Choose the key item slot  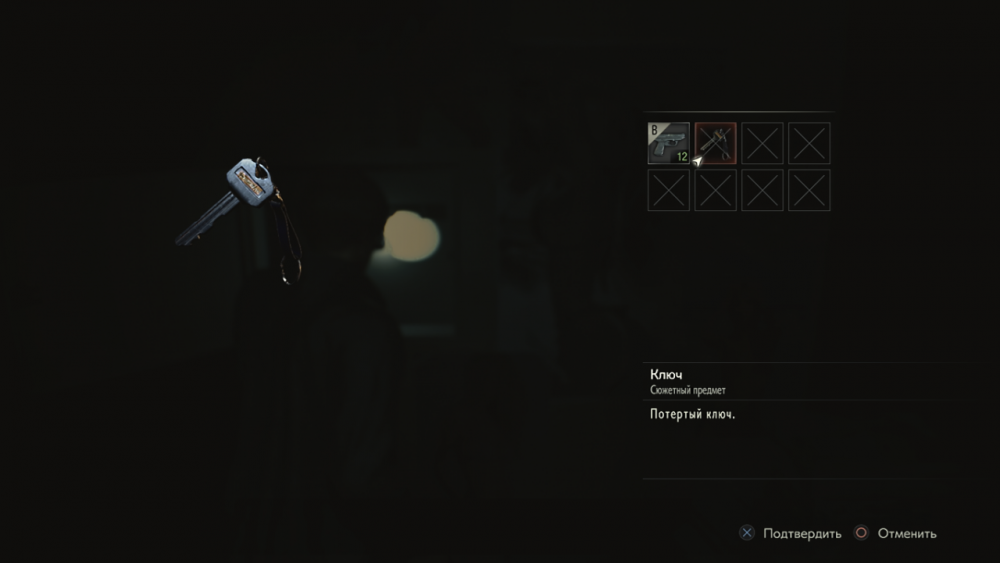click(715, 143)
